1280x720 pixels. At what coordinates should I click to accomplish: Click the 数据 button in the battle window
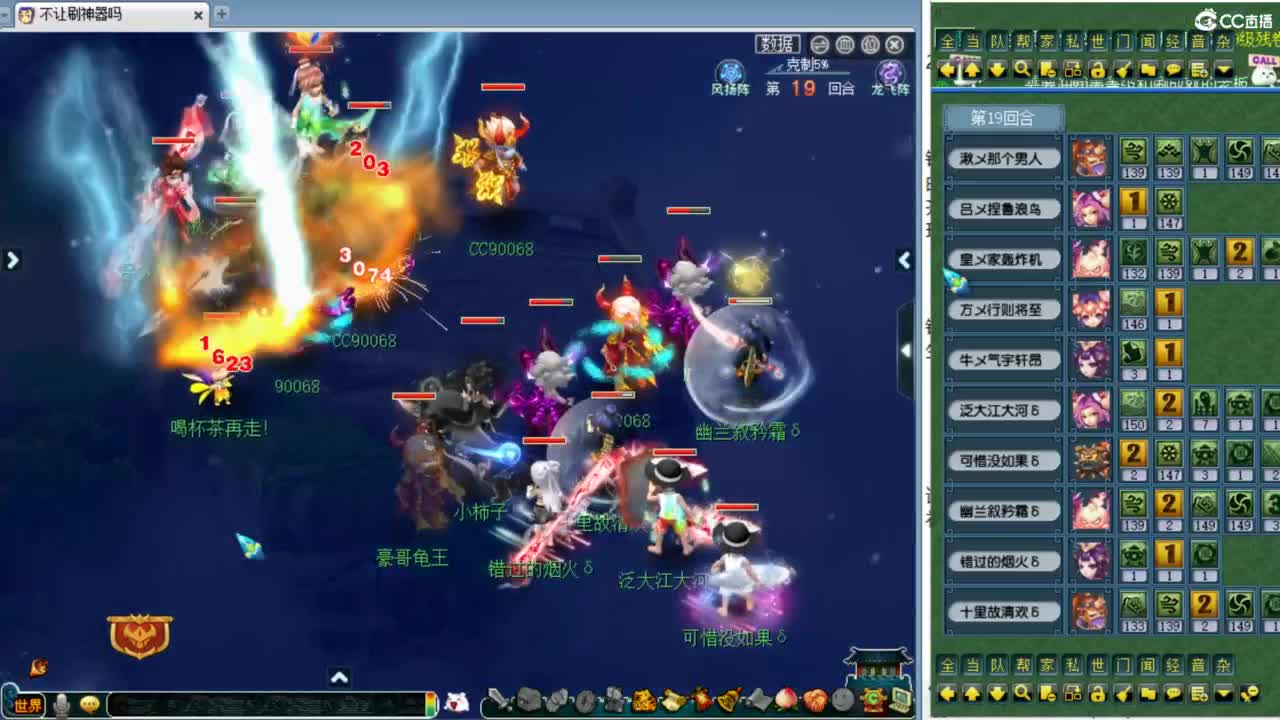click(x=779, y=45)
